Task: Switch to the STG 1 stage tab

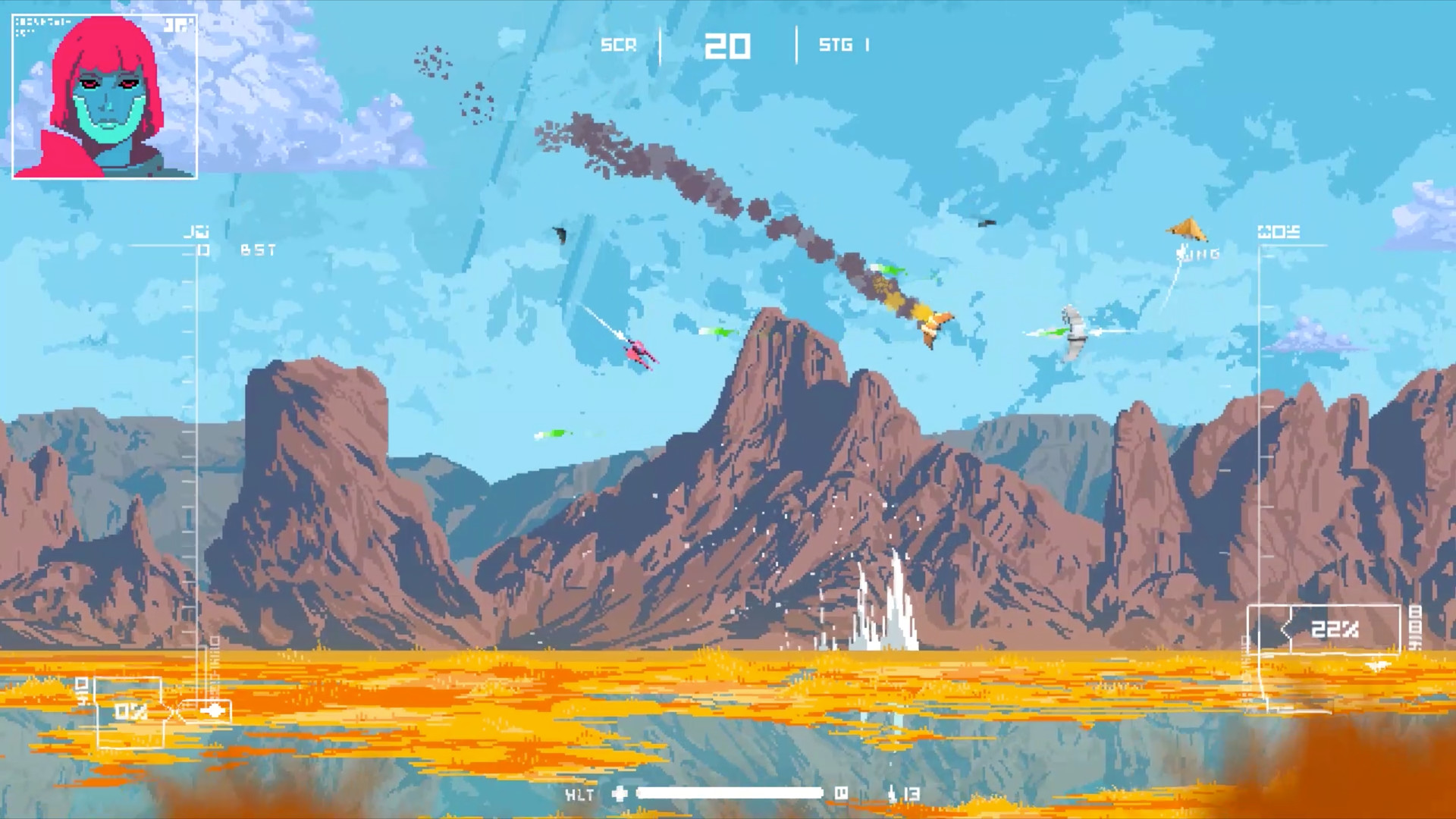Action: pyautogui.click(x=843, y=45)
